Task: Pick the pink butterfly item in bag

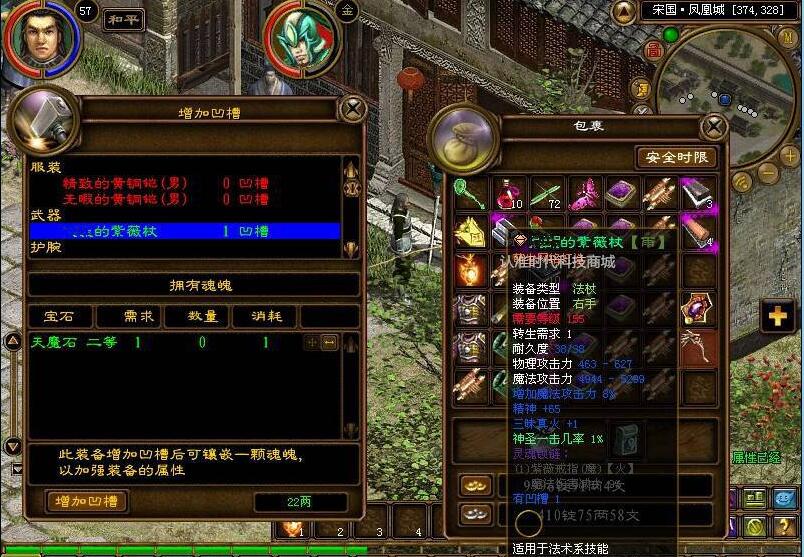Action: [584, 194]
